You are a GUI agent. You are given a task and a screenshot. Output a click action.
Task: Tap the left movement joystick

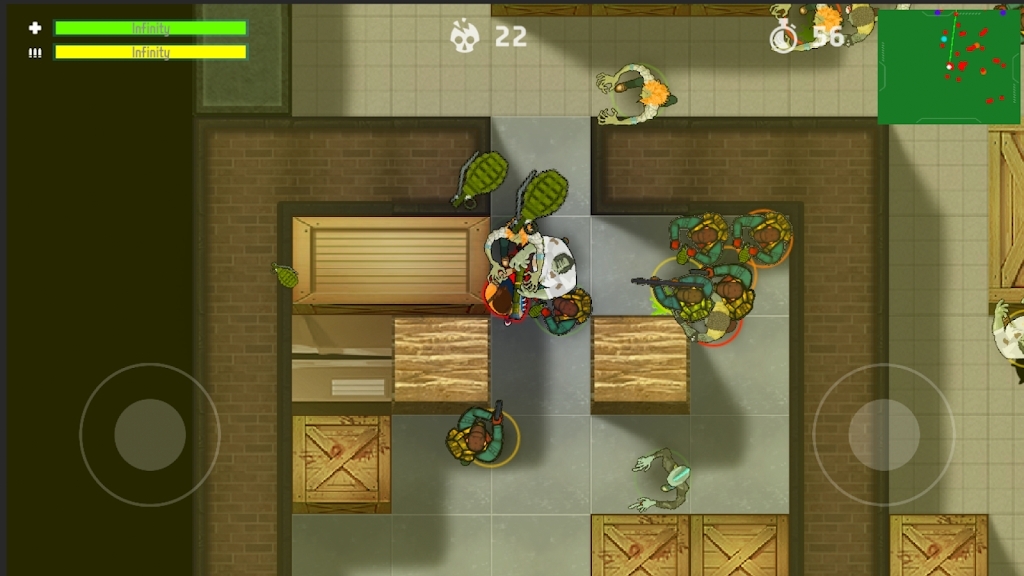point(150,434)
